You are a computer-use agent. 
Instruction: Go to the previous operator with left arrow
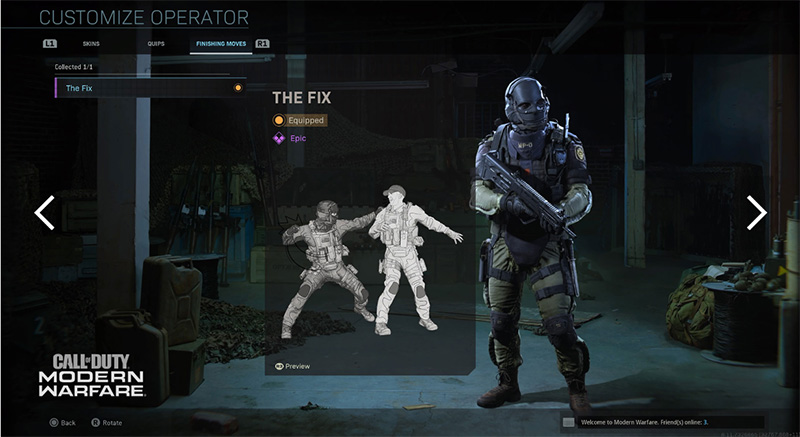pos(46,212)
